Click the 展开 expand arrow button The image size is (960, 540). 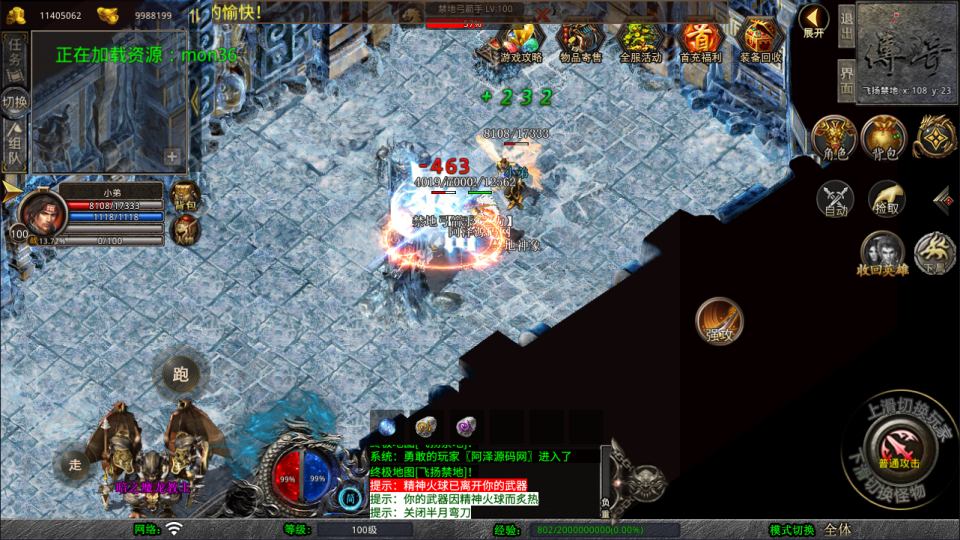[815, 21]
